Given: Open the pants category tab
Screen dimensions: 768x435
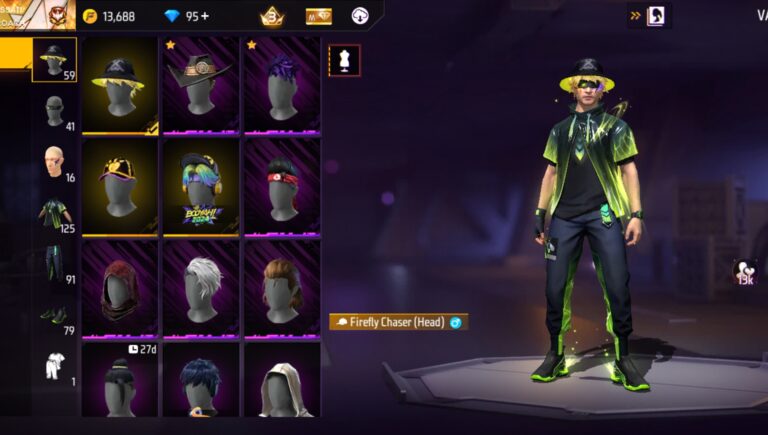Looking at the screenshot, I should [x=54, y=264].
